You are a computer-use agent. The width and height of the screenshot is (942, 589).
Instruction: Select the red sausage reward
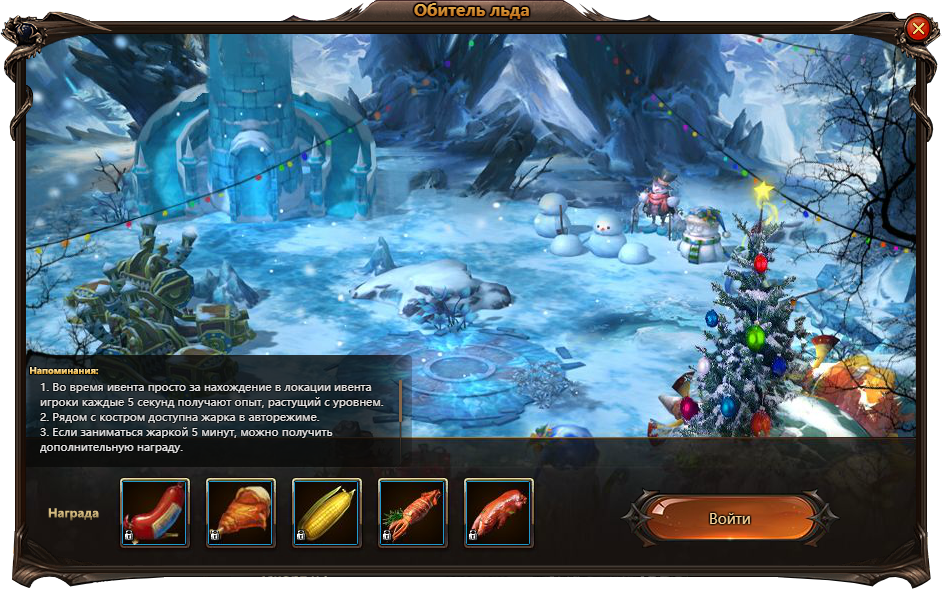click(155, 513)
